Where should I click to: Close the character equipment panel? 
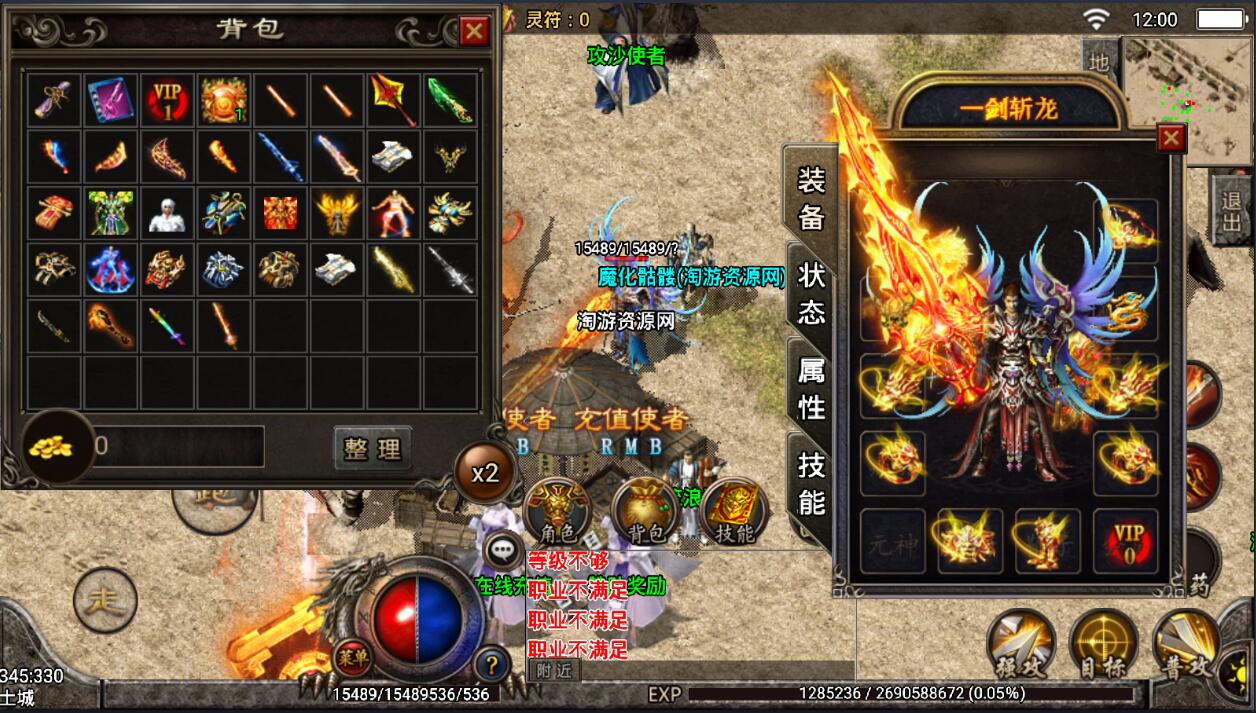[x=1170, y=137]
